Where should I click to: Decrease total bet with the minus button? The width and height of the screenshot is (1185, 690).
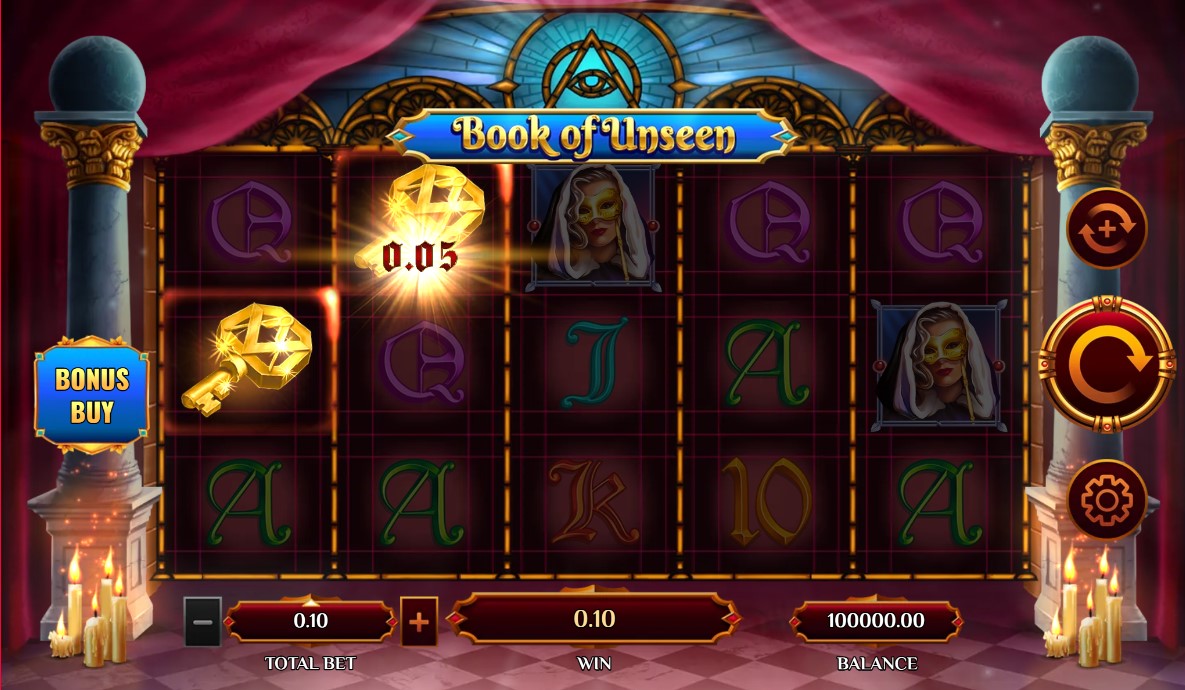tap(202, 622)
